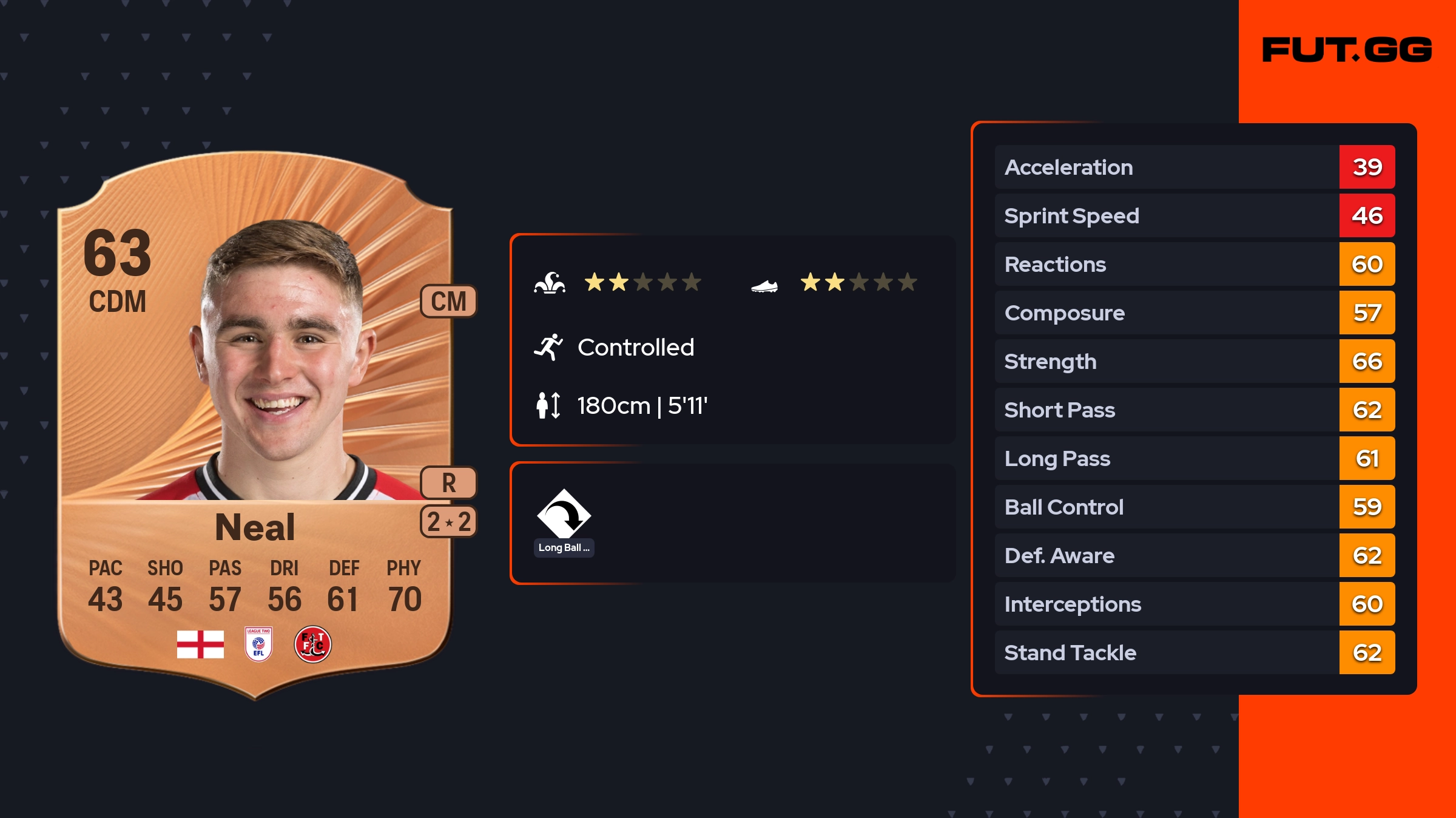Screen dimensions: 1456x818
Task: Choose the CM alternate position badge
Action: (x=448, y=301)
